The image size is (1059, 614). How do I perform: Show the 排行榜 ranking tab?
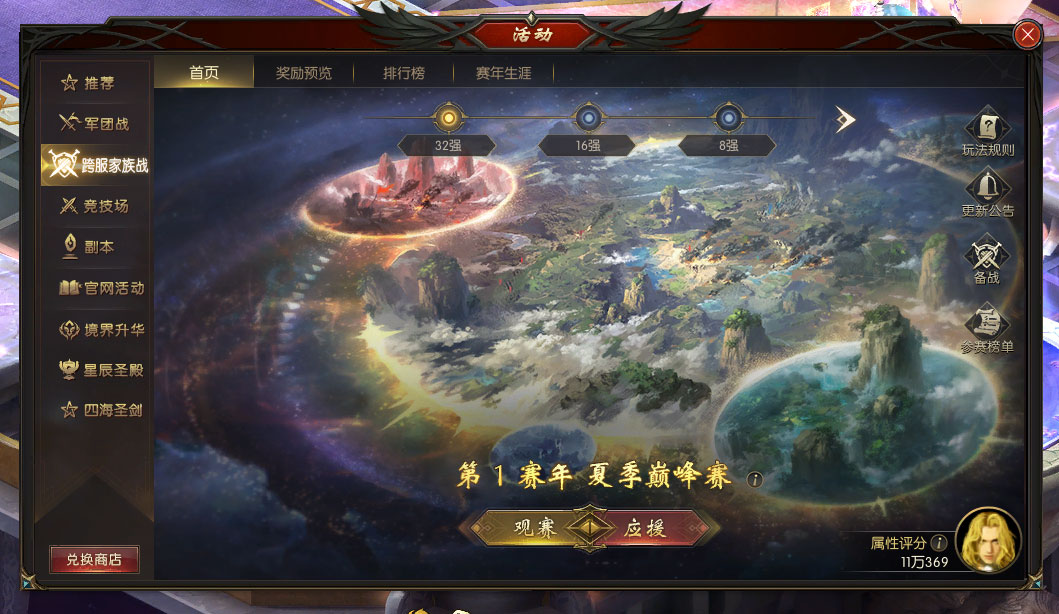(x=403, y=73)
